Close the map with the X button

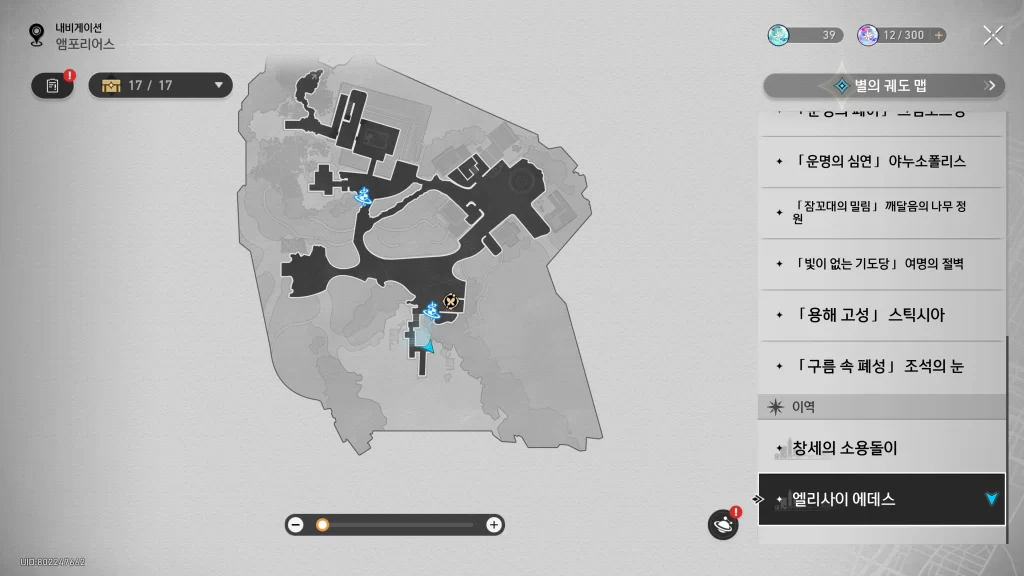[992, 35]
